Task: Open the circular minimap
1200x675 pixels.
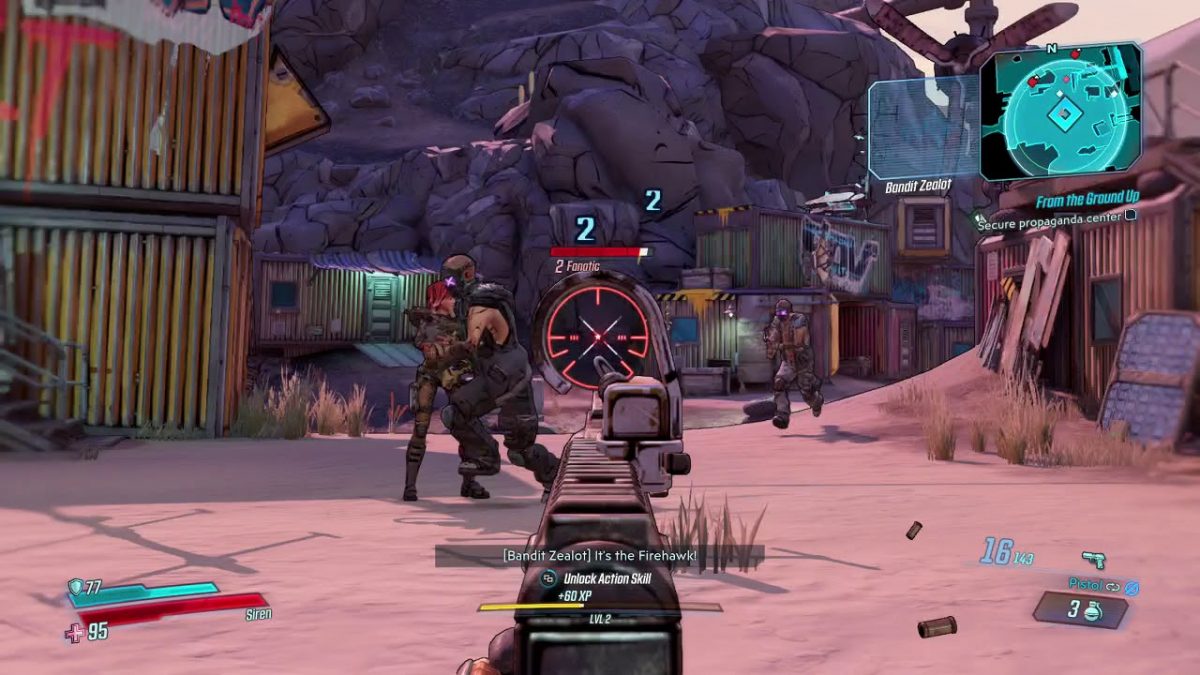Action: pos(1061,112)
